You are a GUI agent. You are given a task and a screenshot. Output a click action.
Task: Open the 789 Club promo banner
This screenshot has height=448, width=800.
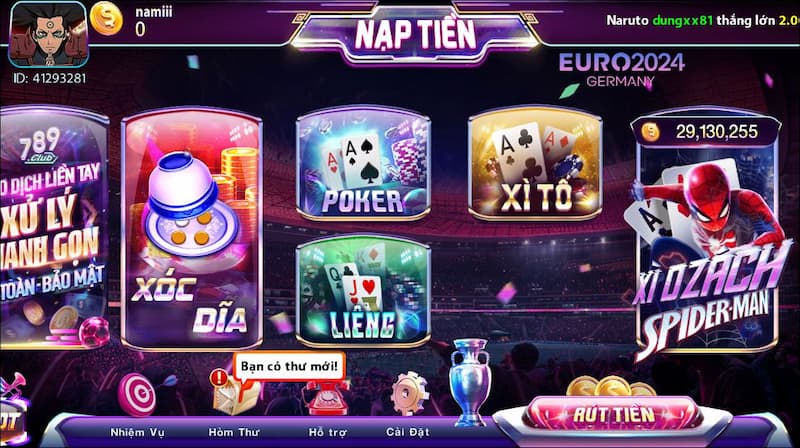pos(50,230)
